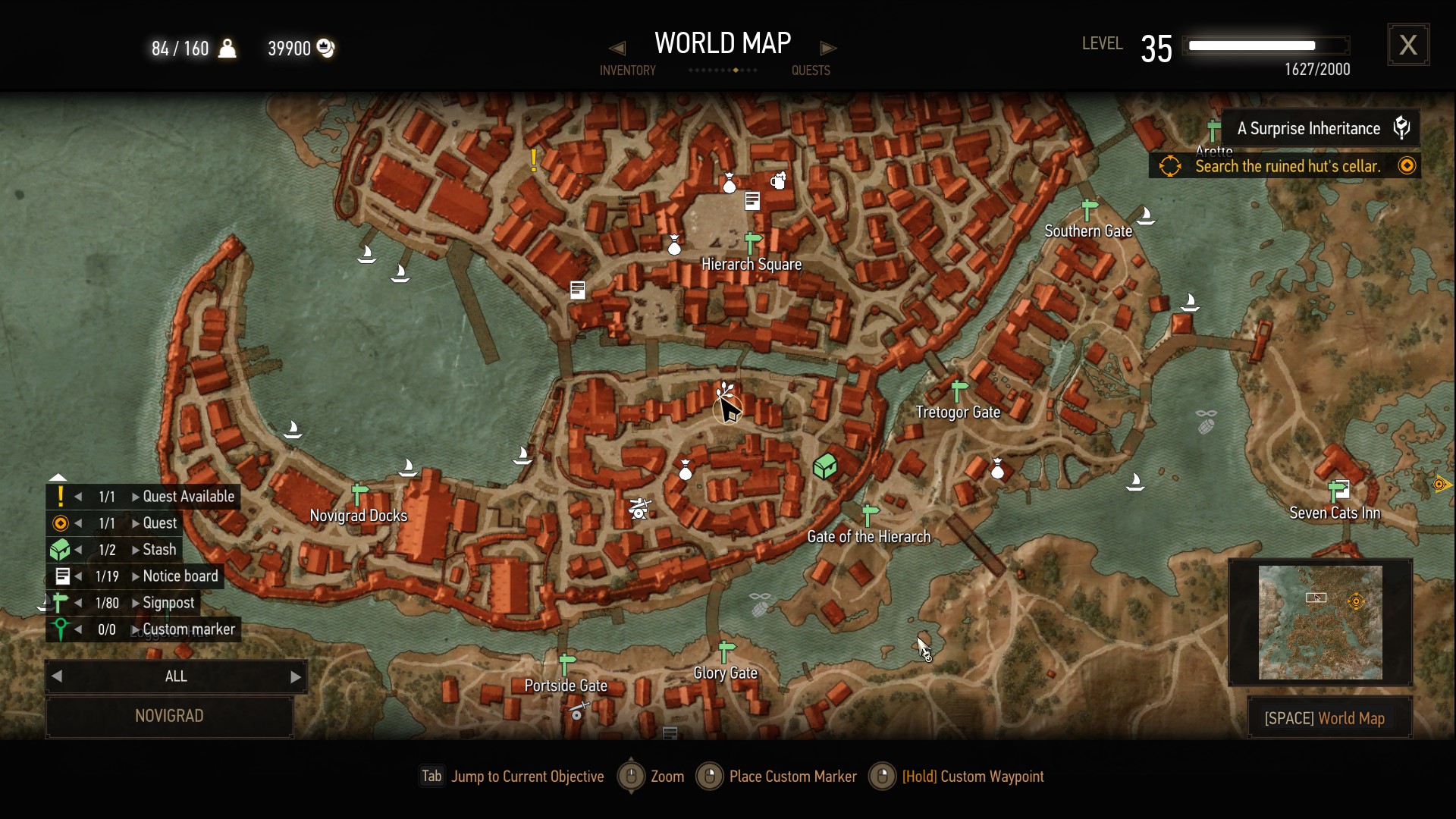Close the world map with the X button

click(1408, 45)
